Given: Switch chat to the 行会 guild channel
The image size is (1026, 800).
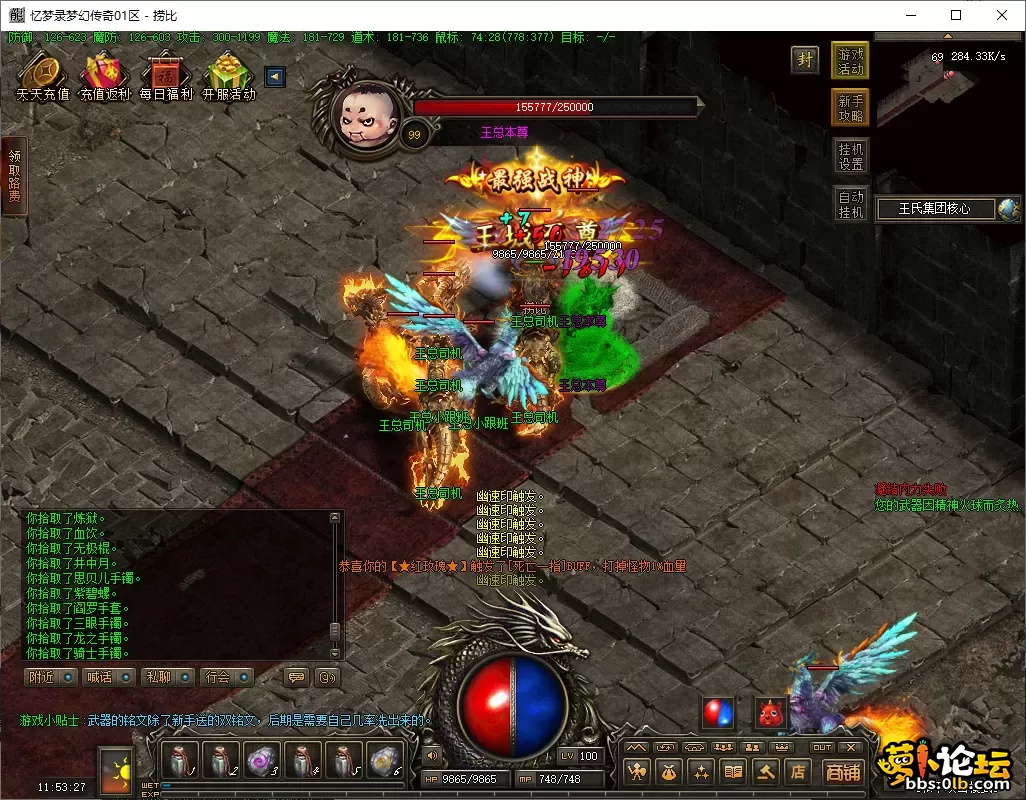Looking at the screenshot, I should [224, 677].
